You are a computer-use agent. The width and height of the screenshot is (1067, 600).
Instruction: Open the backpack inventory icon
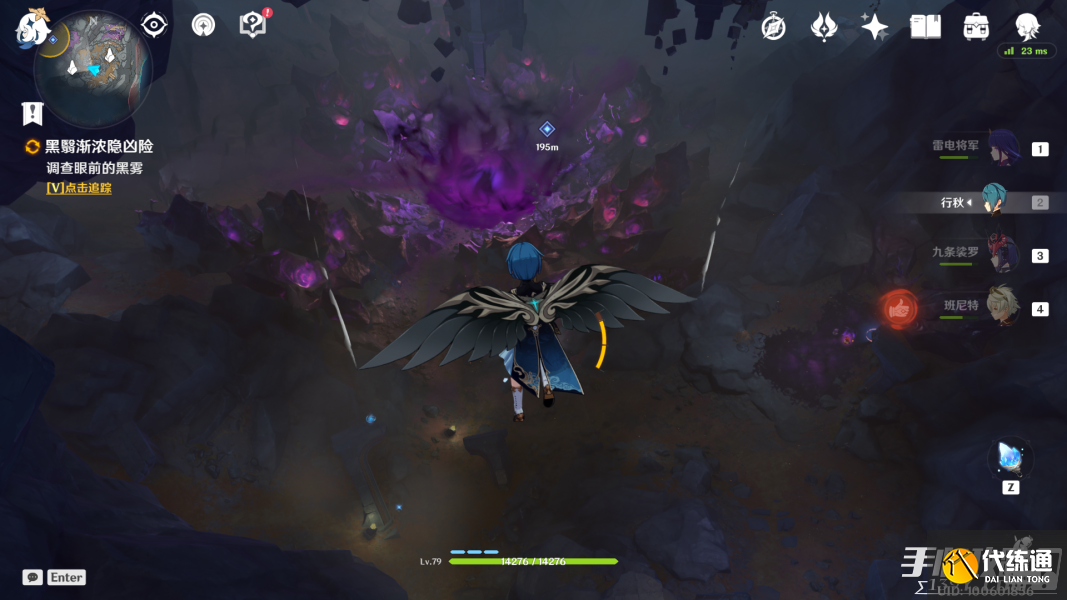pyautogui.click(x=976, y=27)
